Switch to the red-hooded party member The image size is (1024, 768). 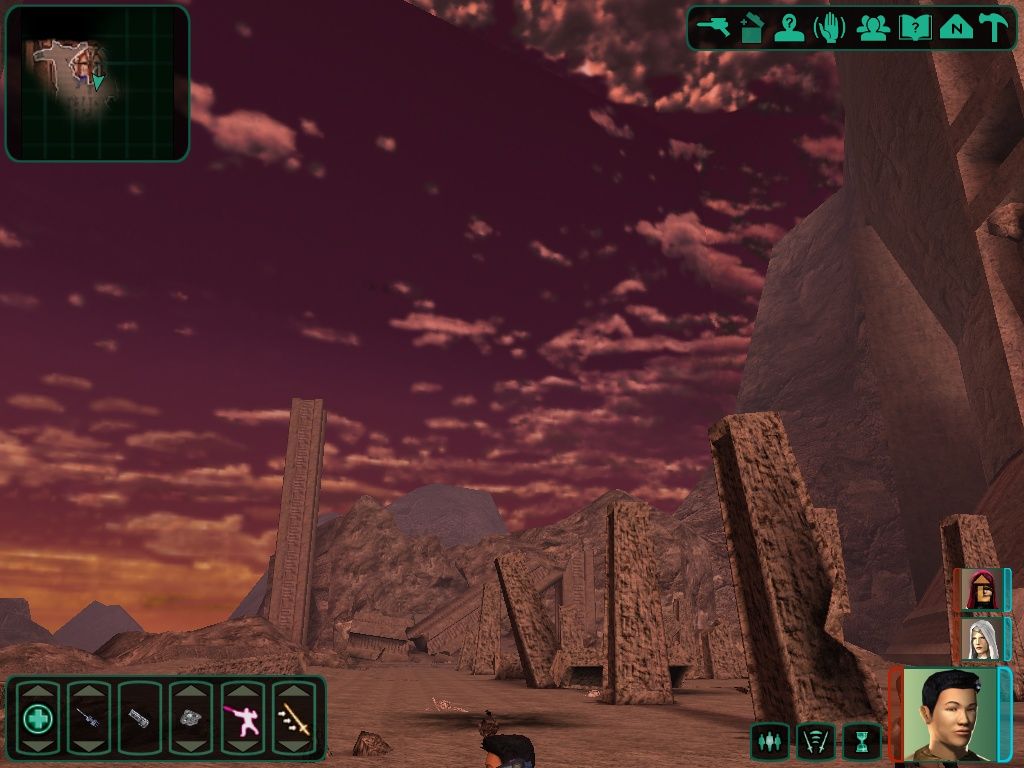pyautogui.click(x=980, y=590)
